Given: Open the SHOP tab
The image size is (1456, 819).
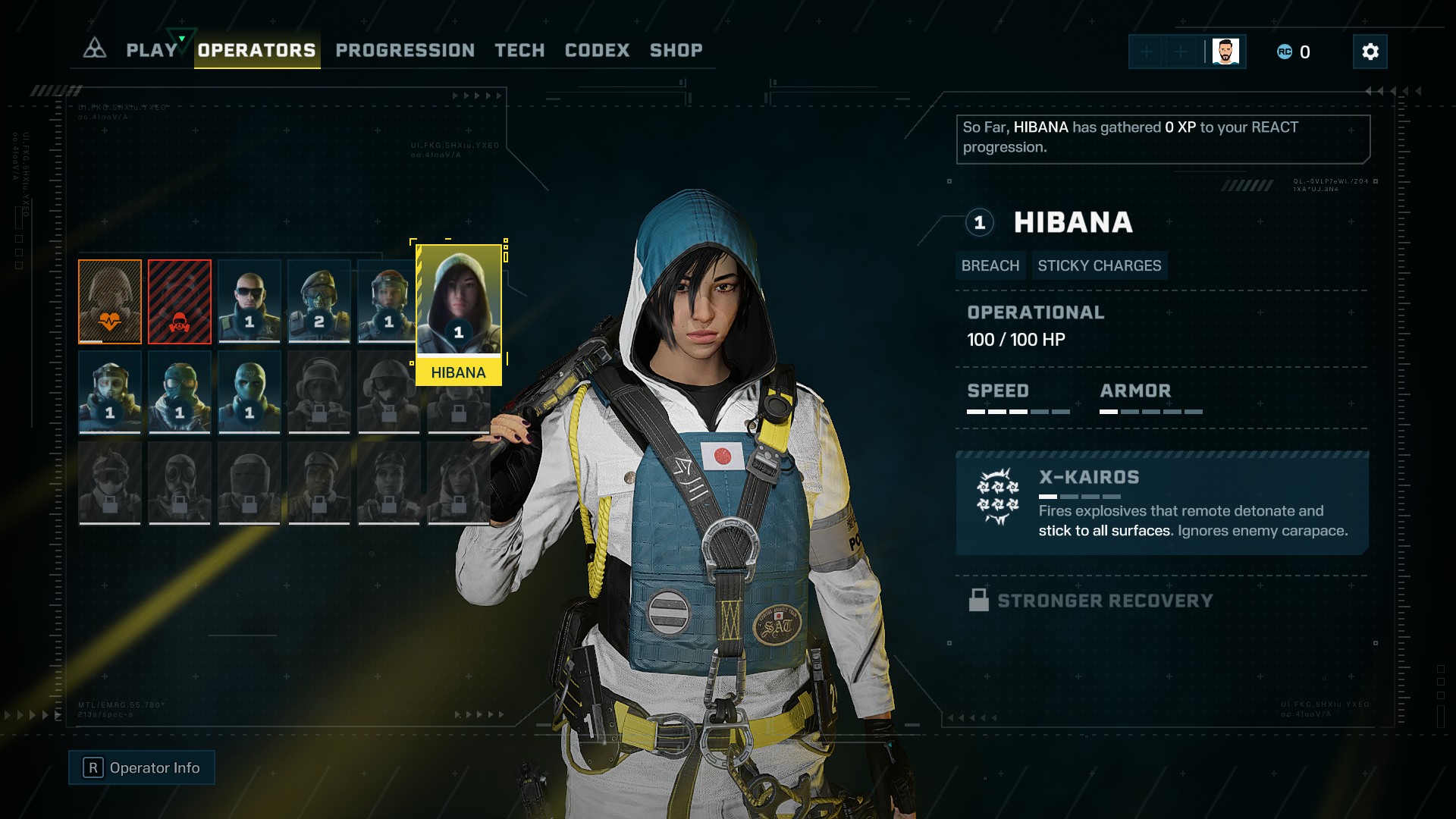Looking at the screenshot, I should (676, 50).
